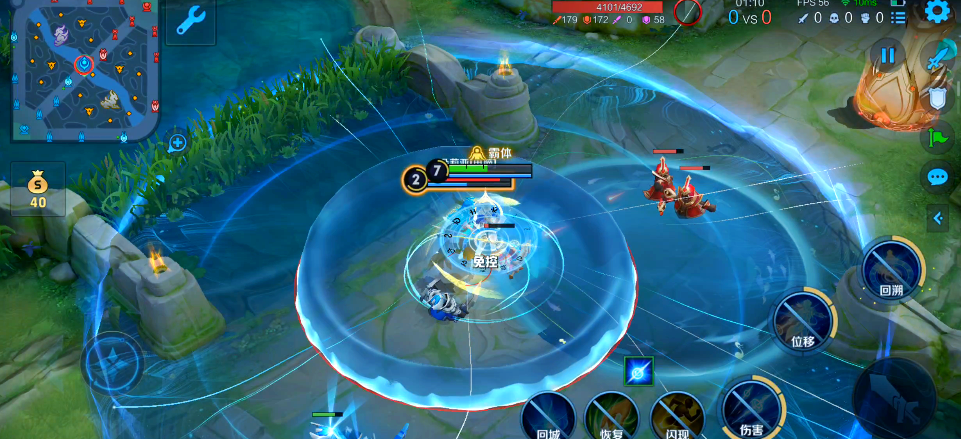
Task: Recall to base with 回城
Action: (x=548, y=417)
